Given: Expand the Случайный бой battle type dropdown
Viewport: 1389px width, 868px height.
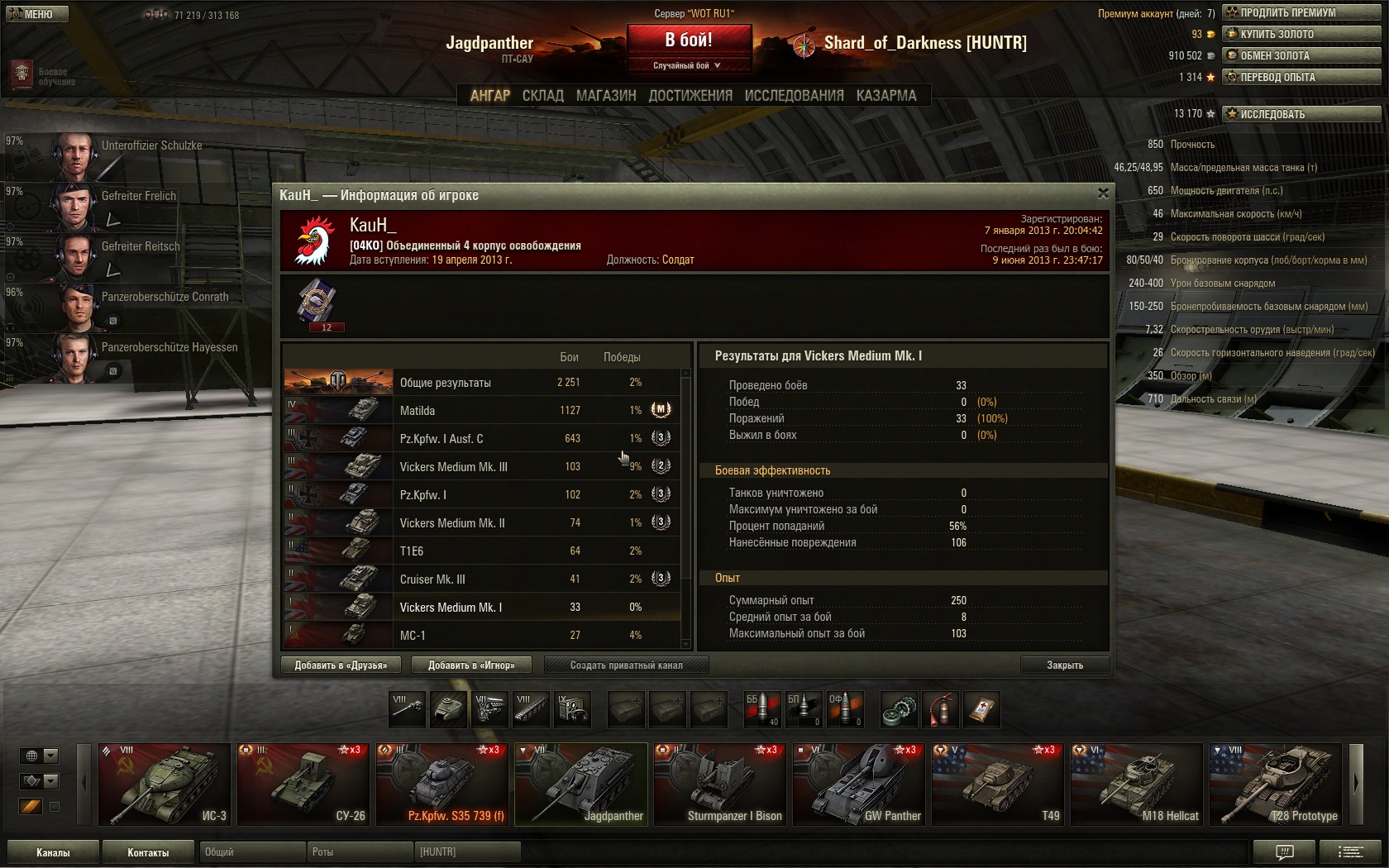Looking at the screenshot, I should tap(688, 65).
